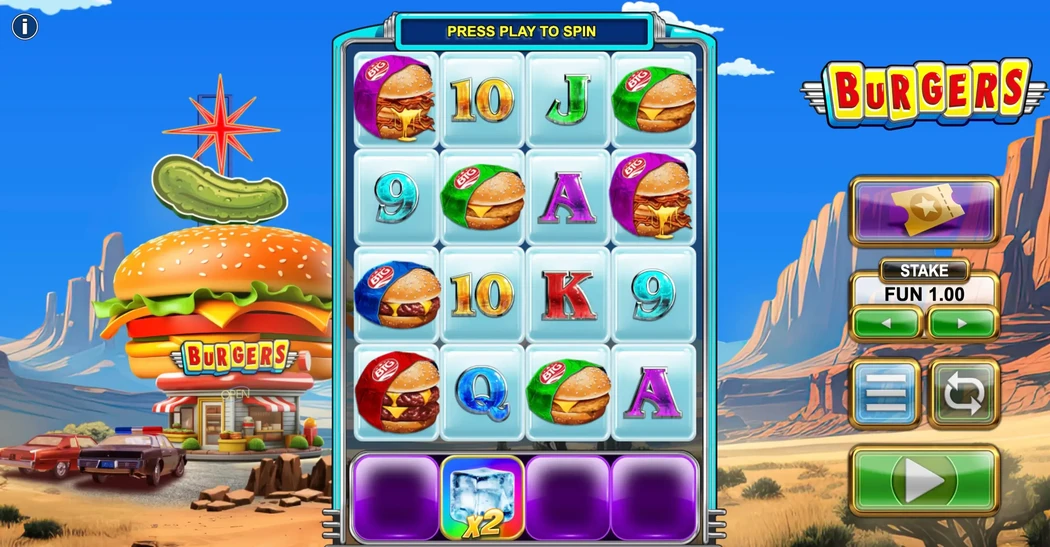Open the info button
The height and width of the screenshot is (547, 1050).
tap(25, 27)
